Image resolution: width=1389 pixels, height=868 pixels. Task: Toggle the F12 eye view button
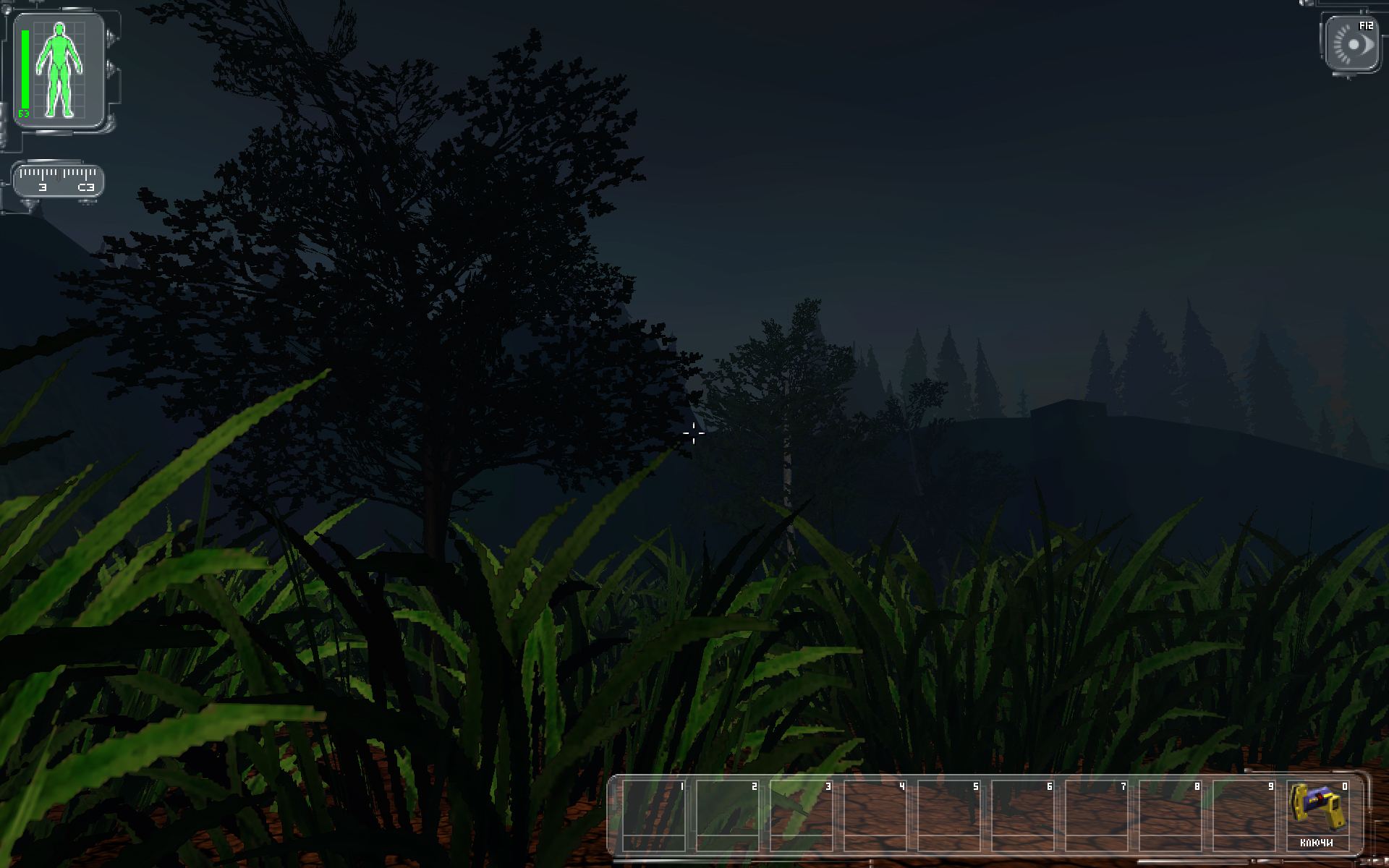(x=1351, y=44)
